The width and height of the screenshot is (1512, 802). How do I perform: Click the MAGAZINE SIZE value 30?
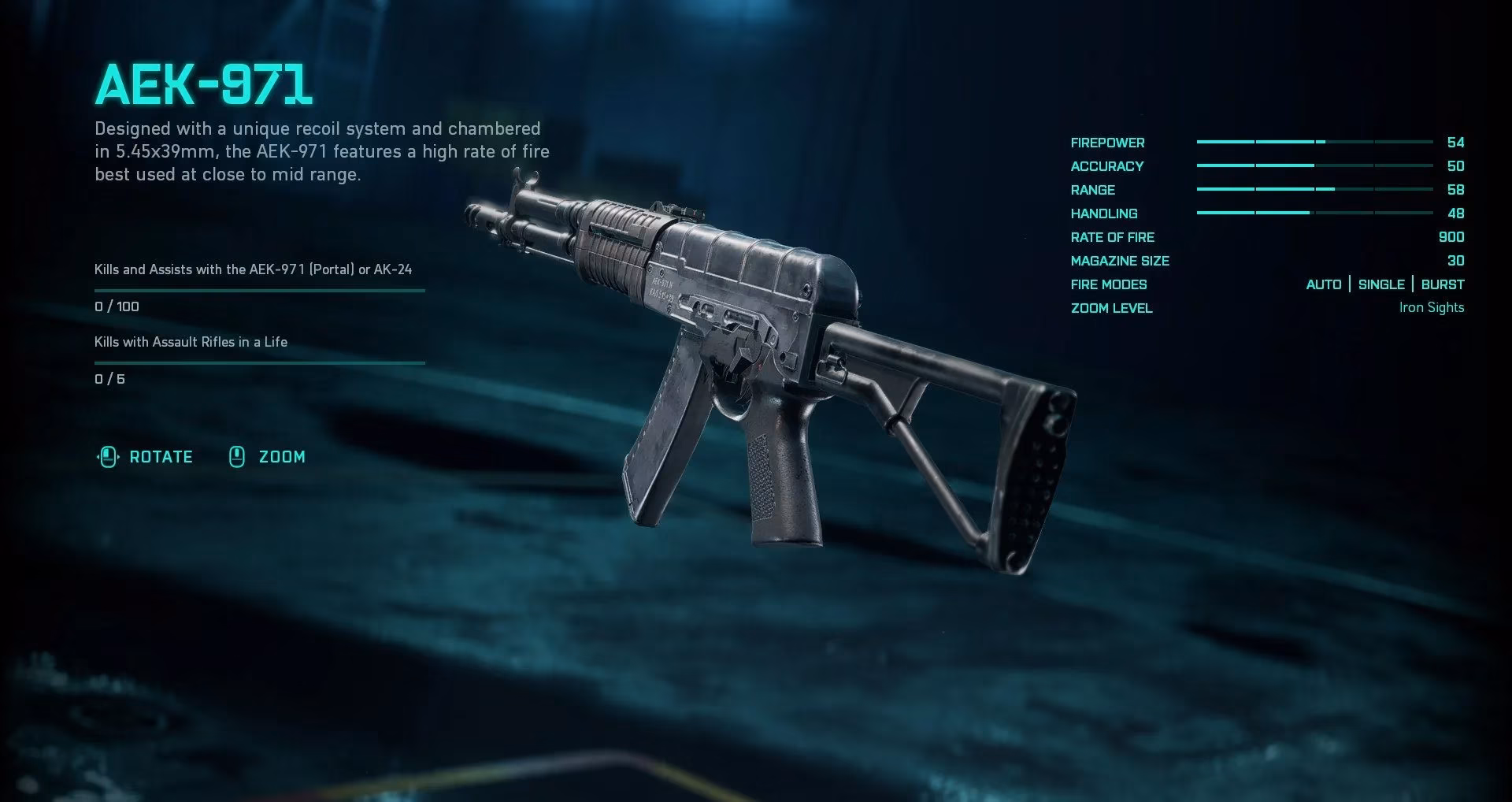(1455, 261)
